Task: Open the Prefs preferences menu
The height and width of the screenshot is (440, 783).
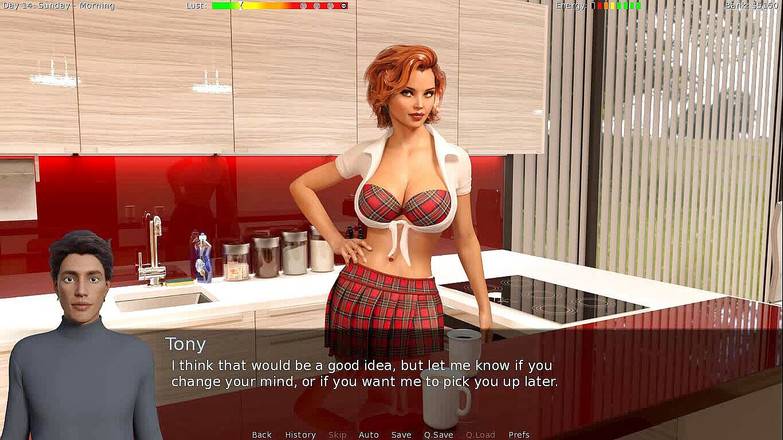Action: [x=519, y=434]
